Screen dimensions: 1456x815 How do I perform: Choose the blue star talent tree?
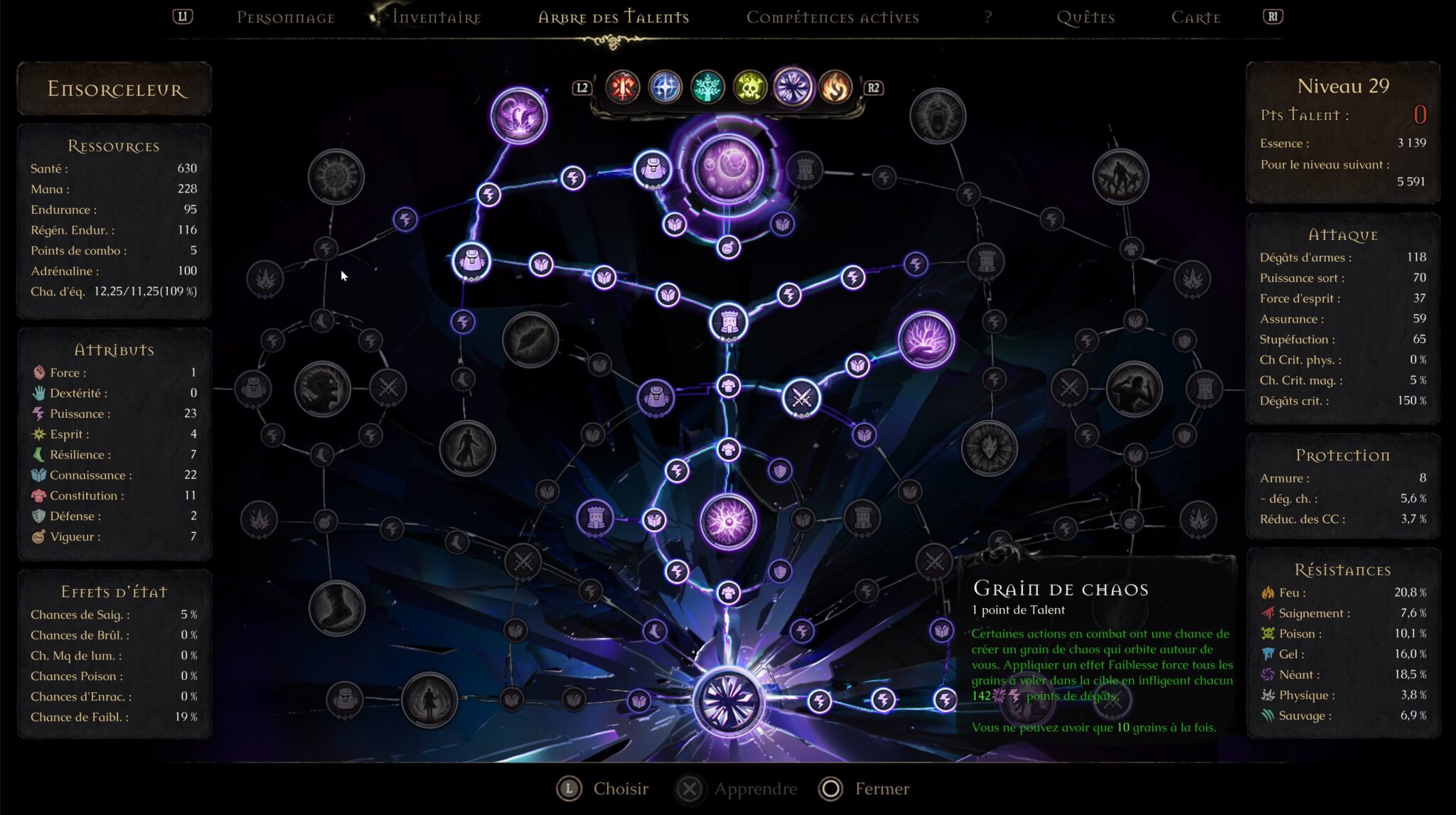click(x=665, y=87)
